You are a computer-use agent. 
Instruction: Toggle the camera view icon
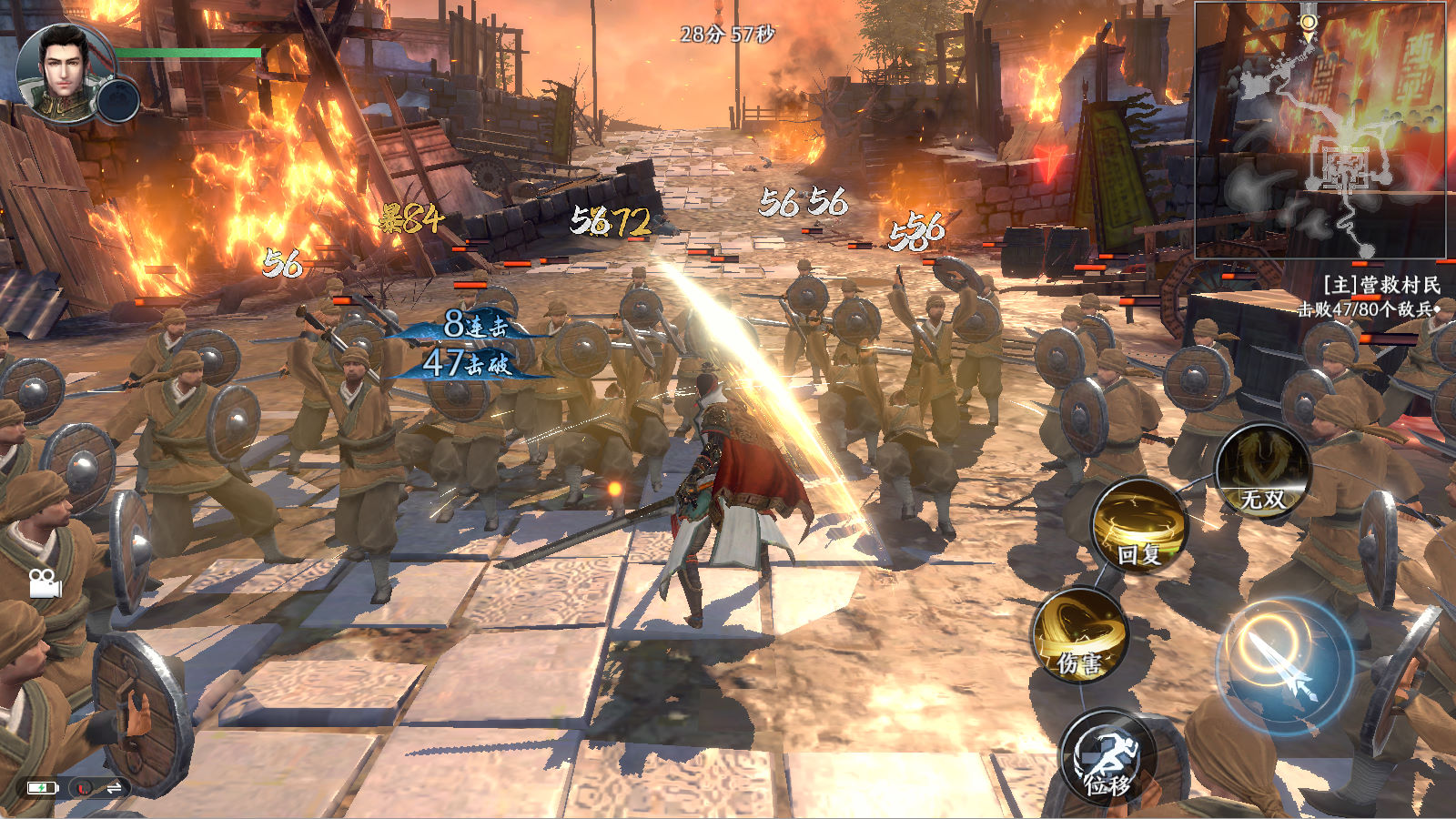(x=44, y=583)
